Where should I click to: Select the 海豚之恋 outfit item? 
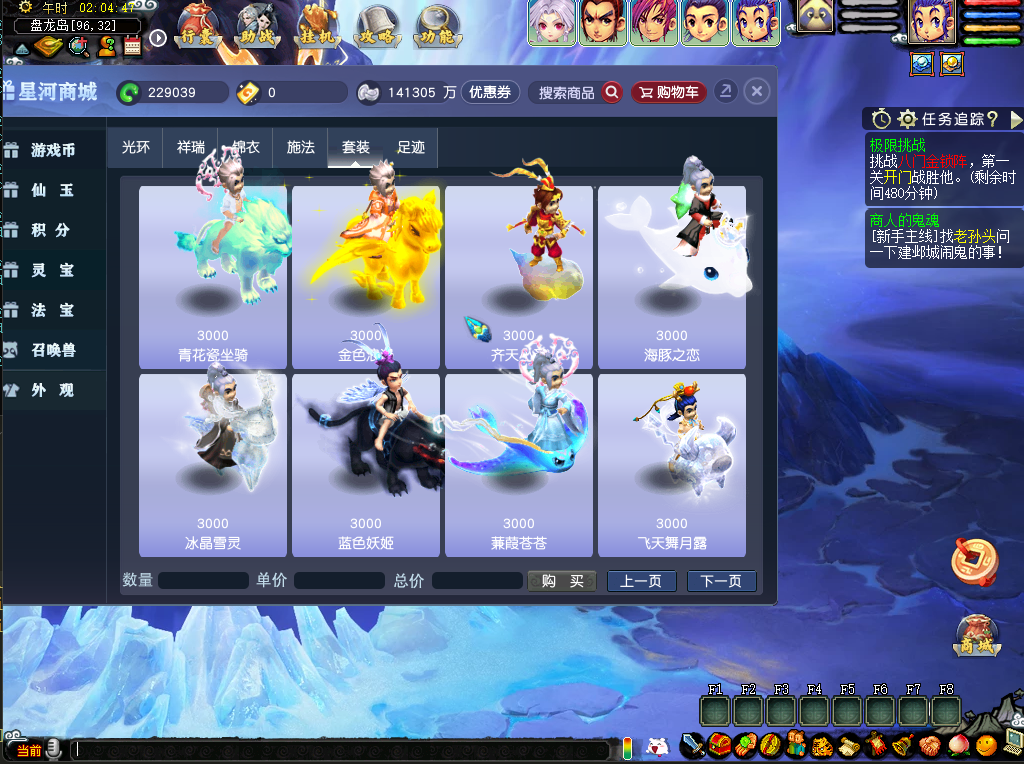point(672,277)
